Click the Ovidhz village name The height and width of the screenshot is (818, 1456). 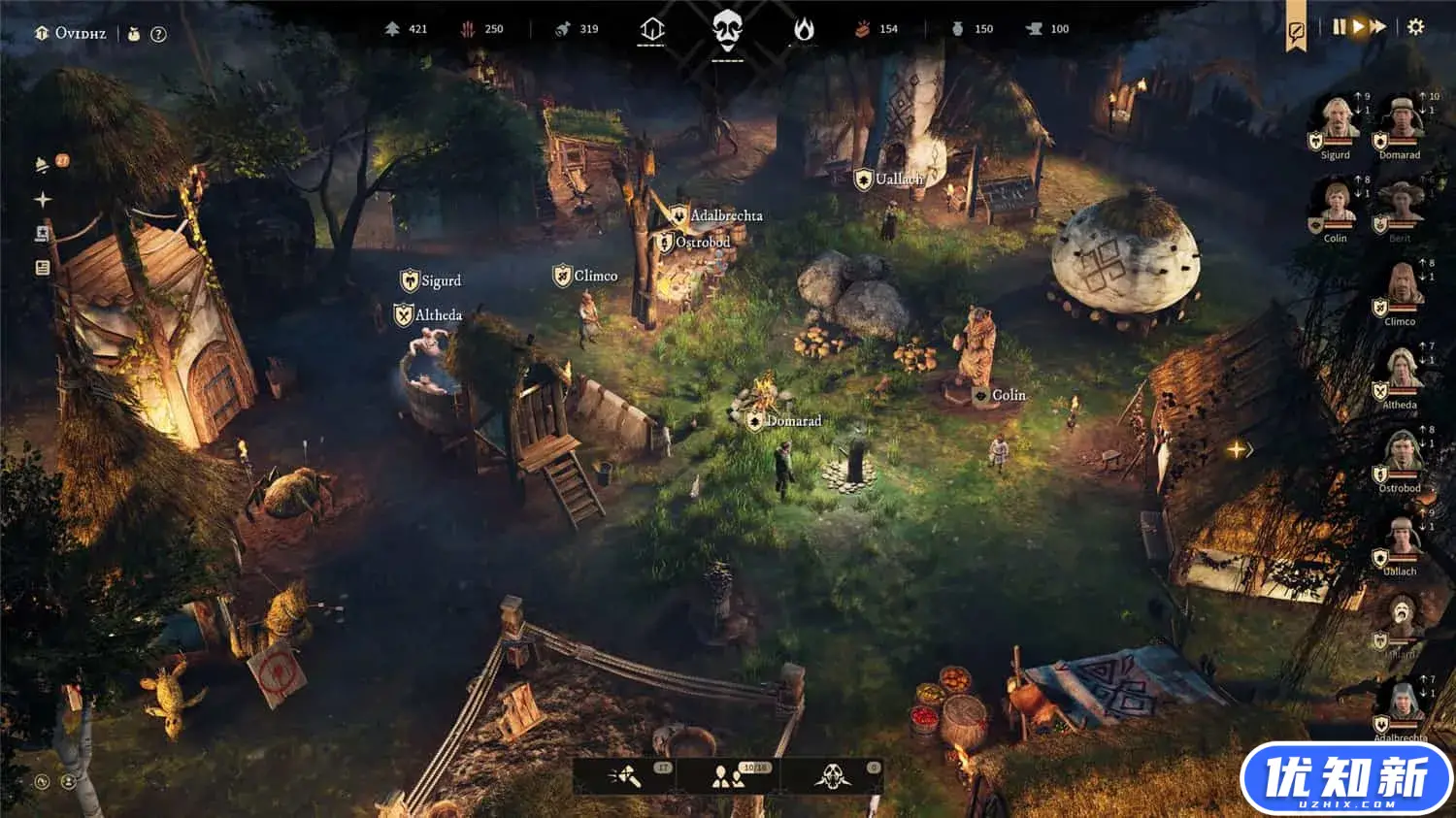coord(80,33)
